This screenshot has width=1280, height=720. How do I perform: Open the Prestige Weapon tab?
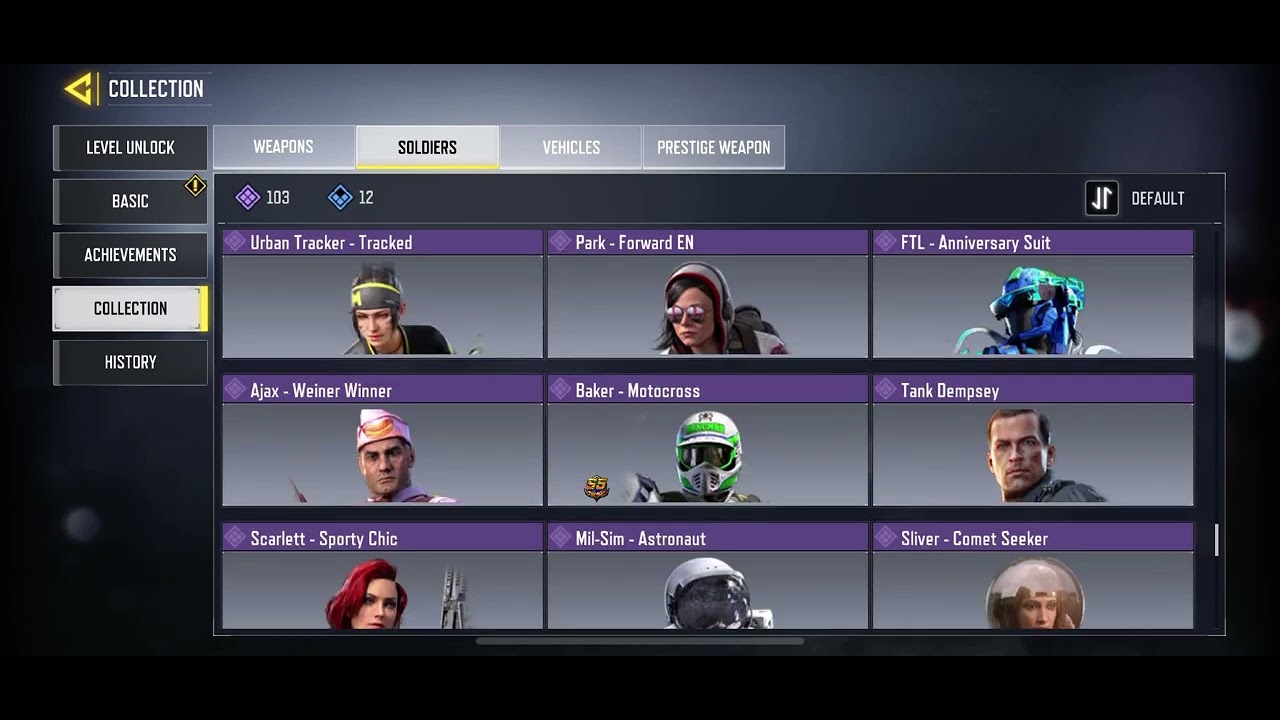tap(713, 147)
